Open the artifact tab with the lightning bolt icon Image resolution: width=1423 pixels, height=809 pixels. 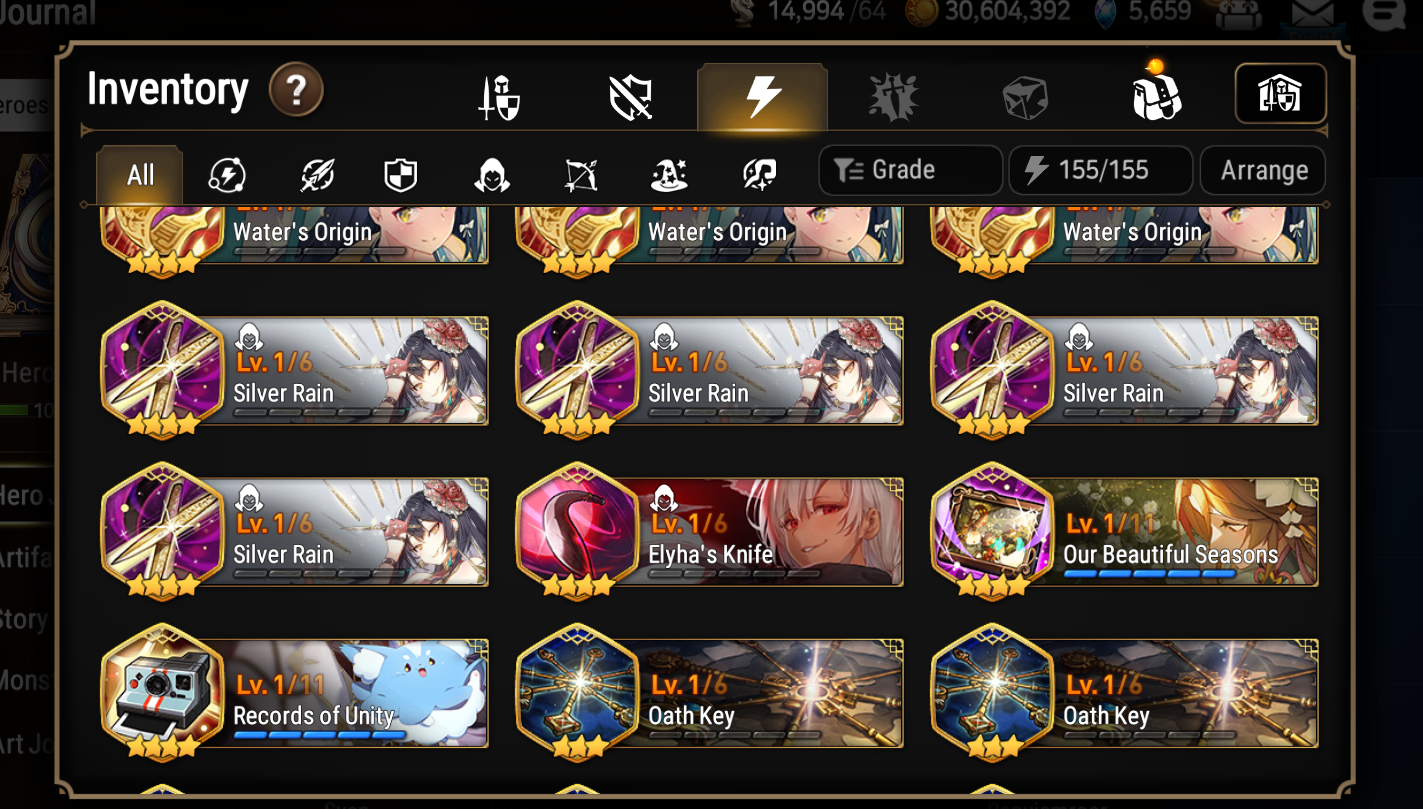(762, 96)
